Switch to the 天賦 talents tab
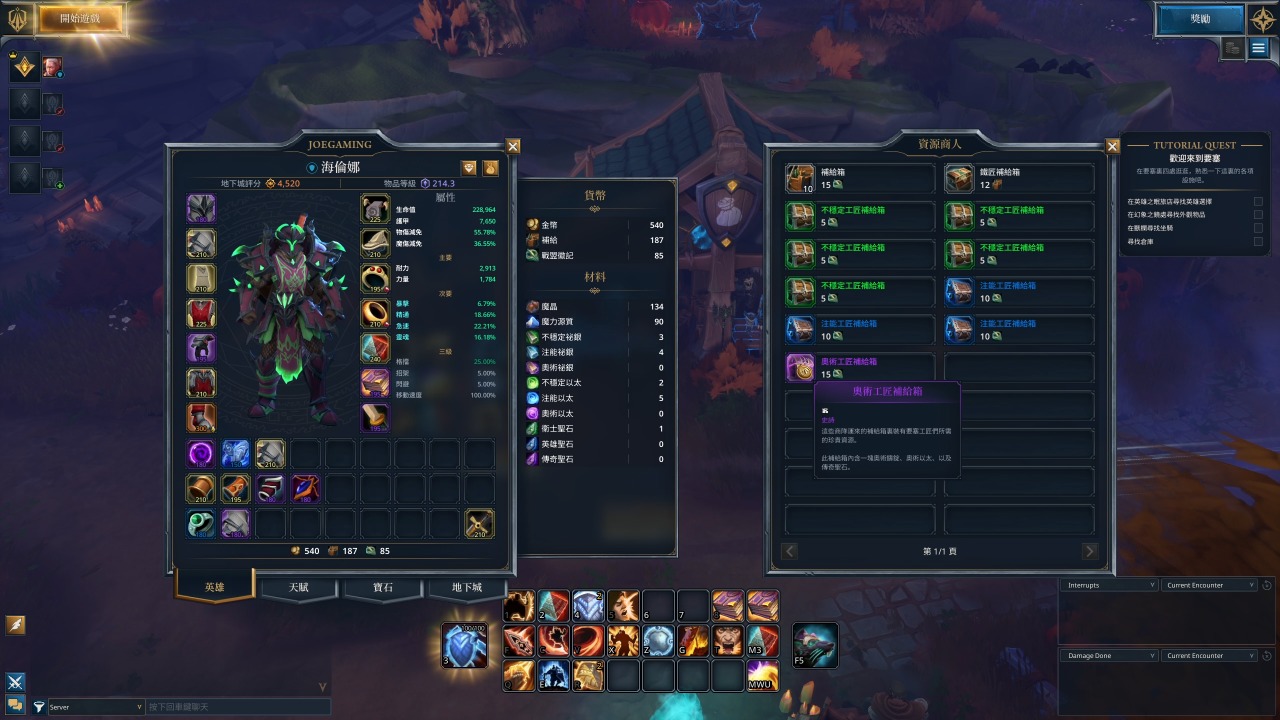1280x720 pixels. point(298,587)
